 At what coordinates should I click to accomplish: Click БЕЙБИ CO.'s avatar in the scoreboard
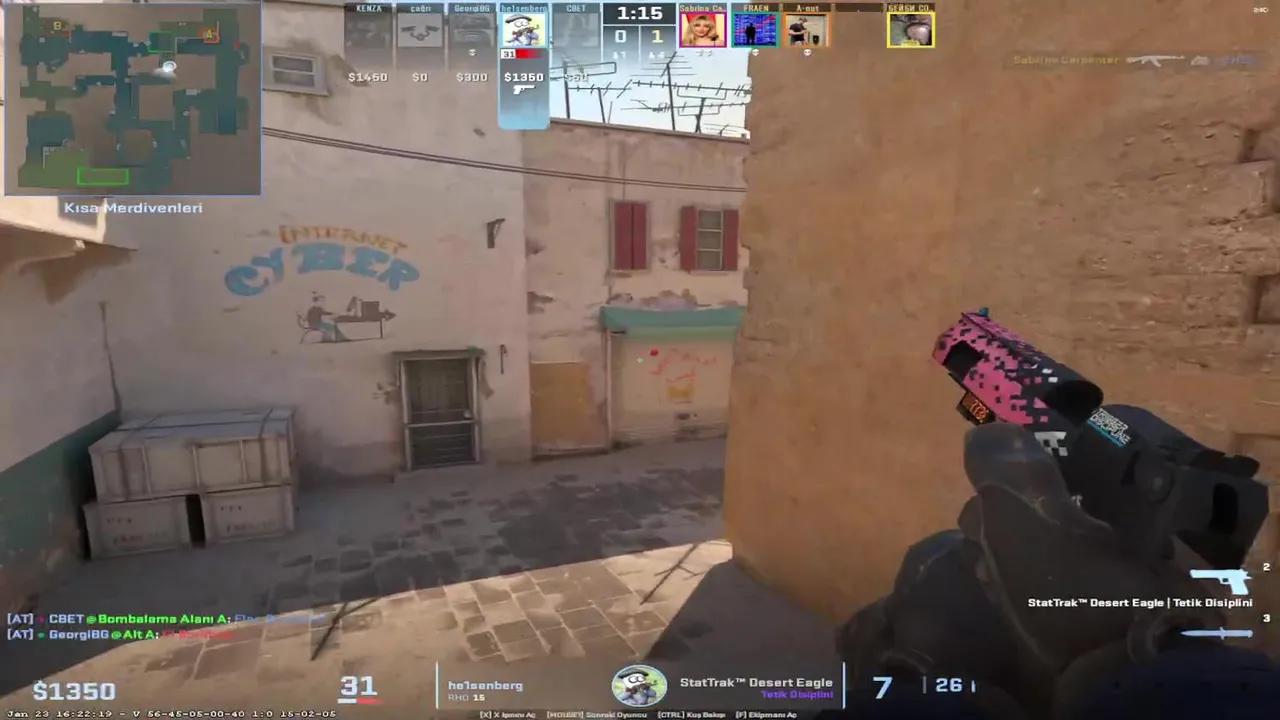910,28
